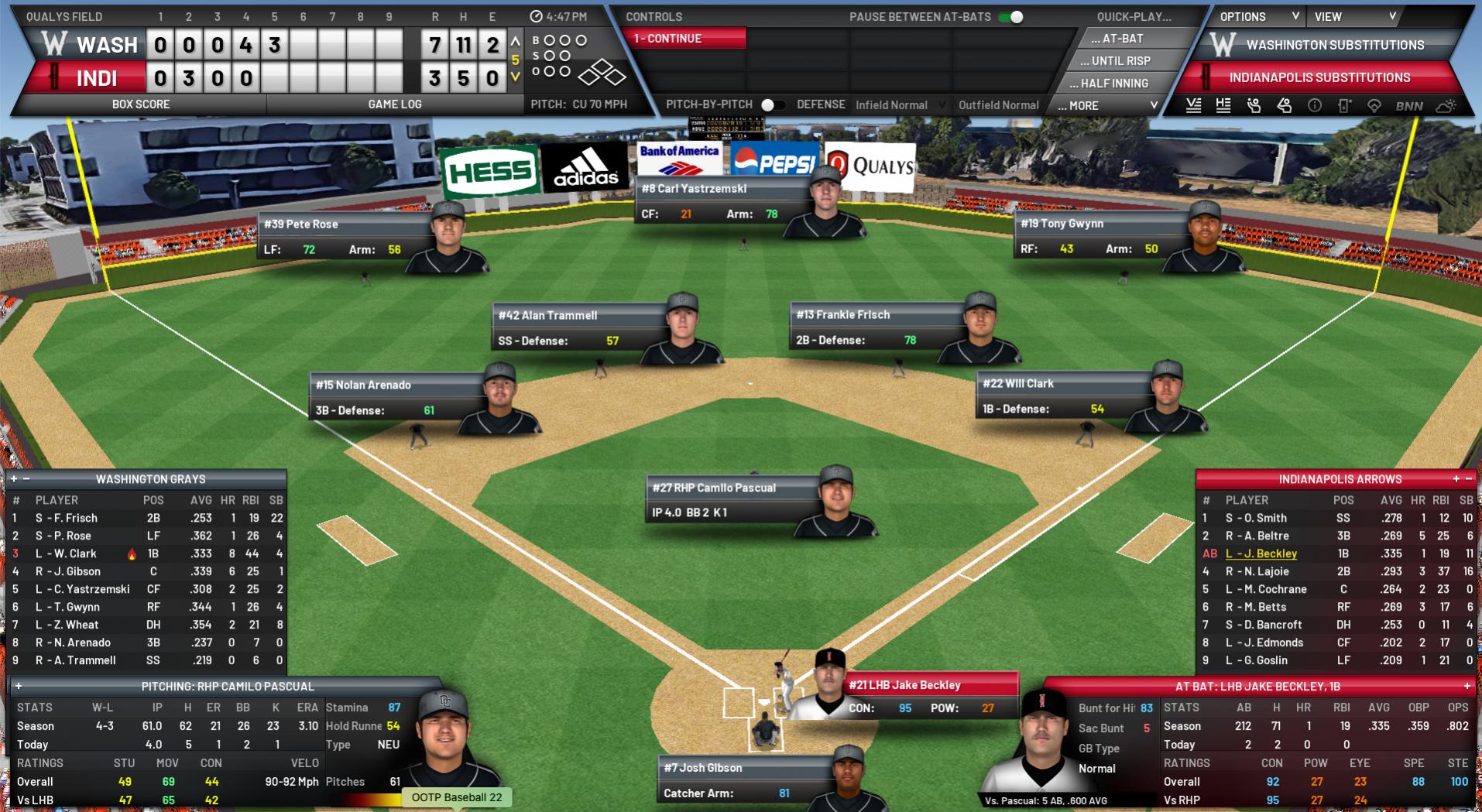Select W. Clark in Washington lineup

point(75,553)
